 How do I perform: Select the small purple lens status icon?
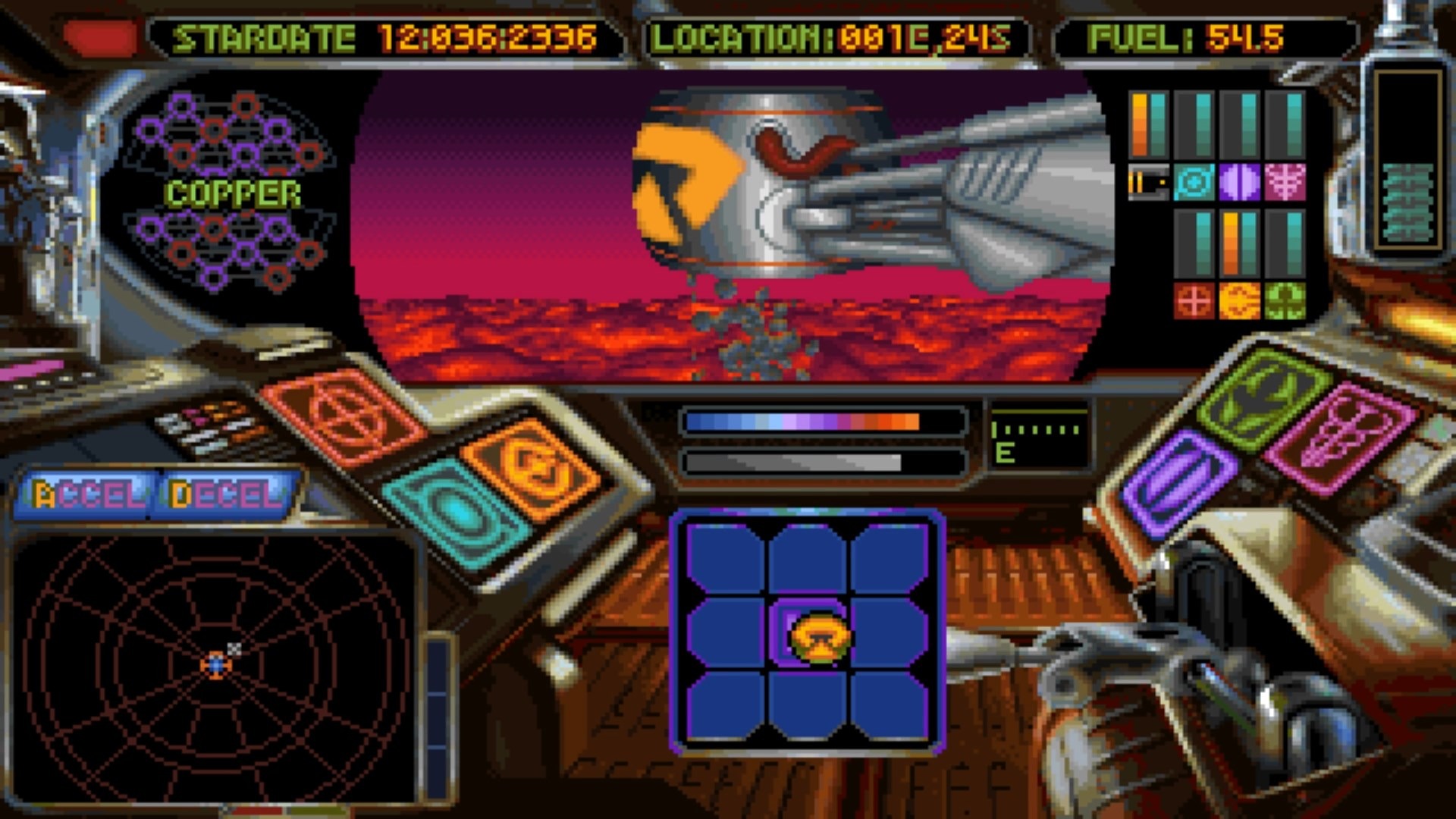(x=1239, y=183)
